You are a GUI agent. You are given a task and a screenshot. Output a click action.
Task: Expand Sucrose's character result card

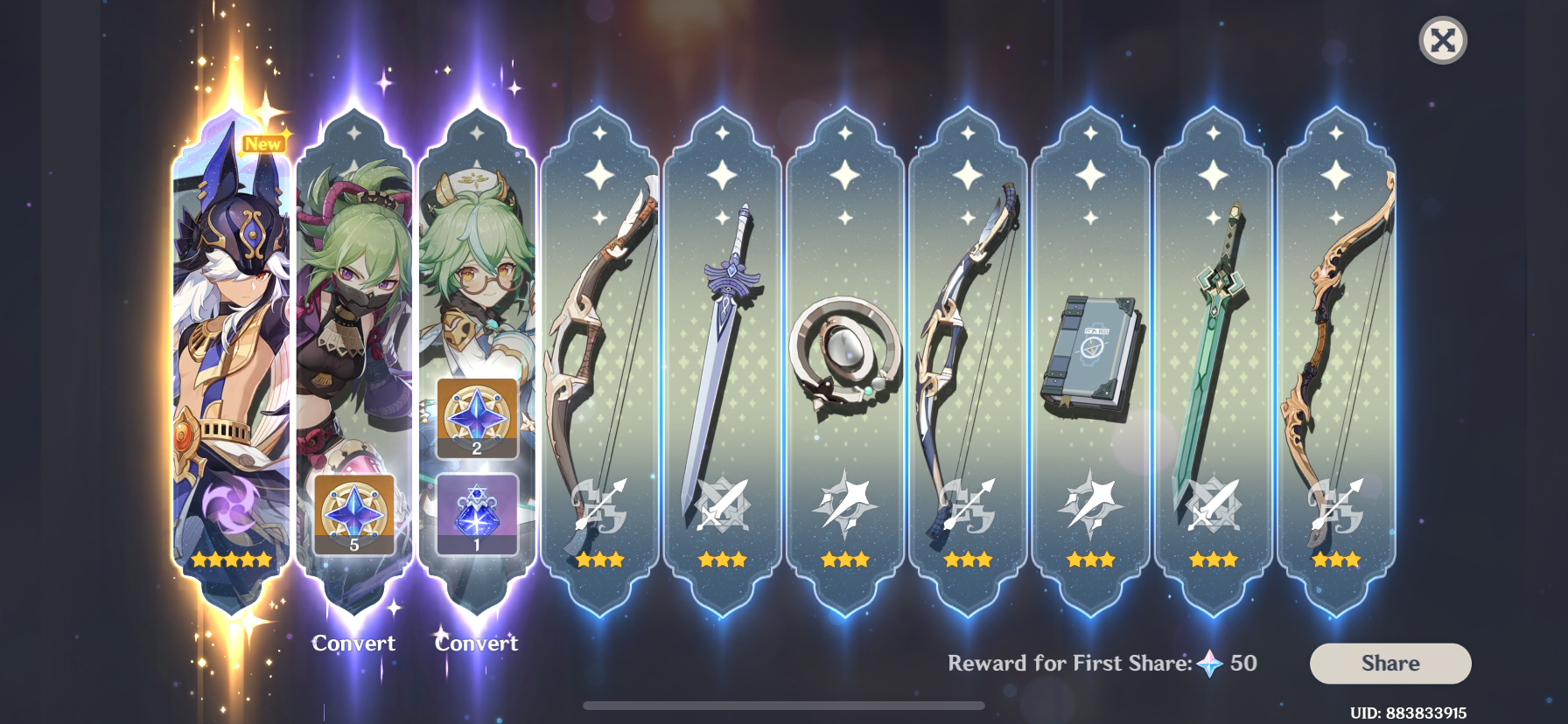point(476,262)
